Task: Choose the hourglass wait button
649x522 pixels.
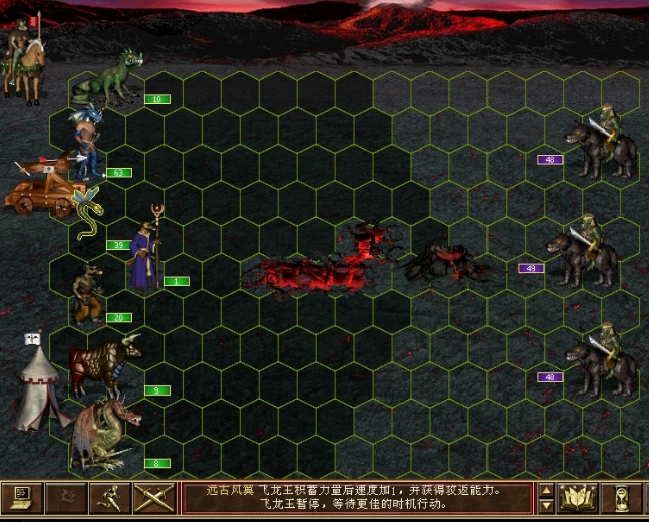Action: click(x=623, y=497)
